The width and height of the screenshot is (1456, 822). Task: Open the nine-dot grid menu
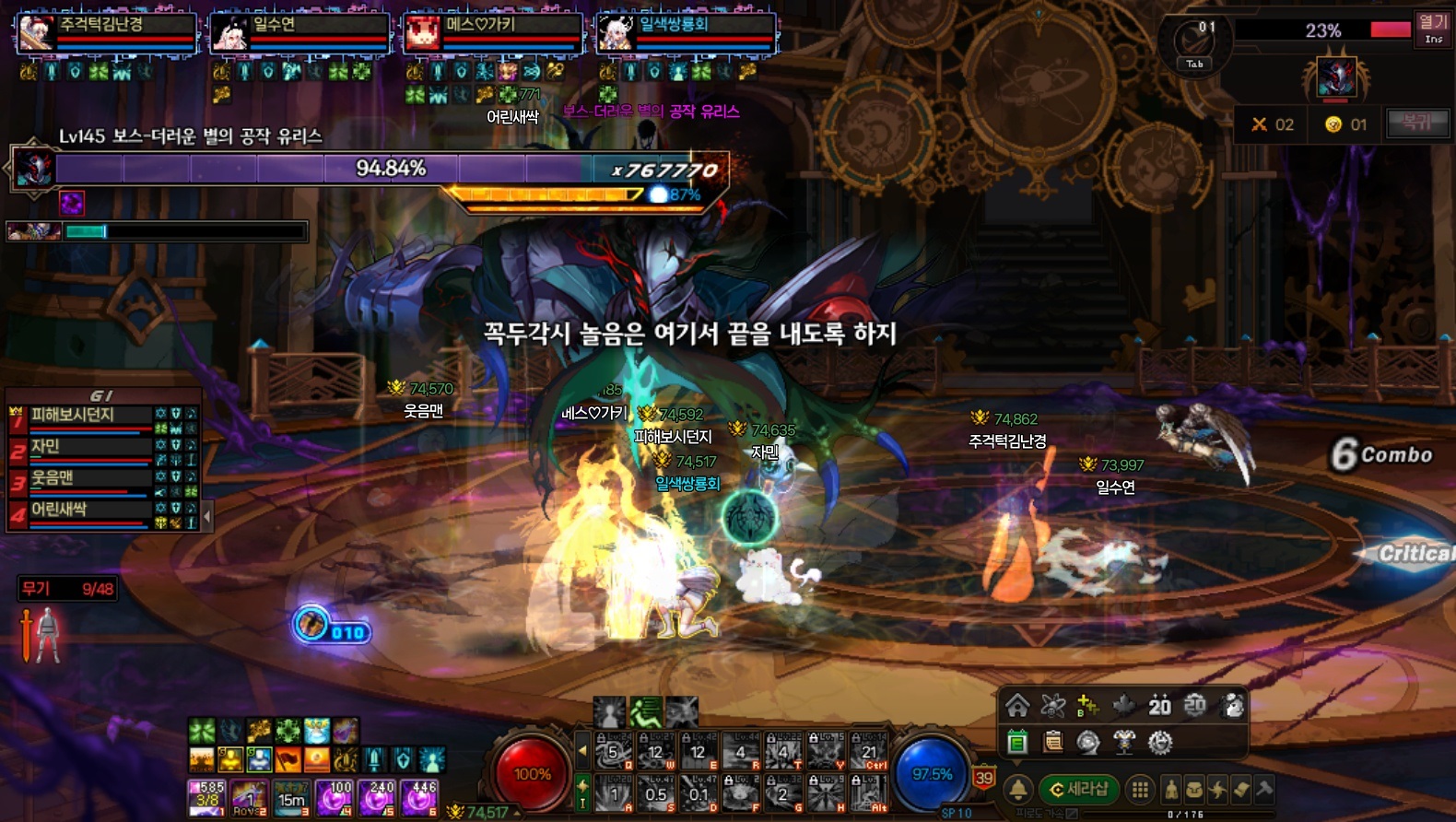click(x=1140, y=789)
